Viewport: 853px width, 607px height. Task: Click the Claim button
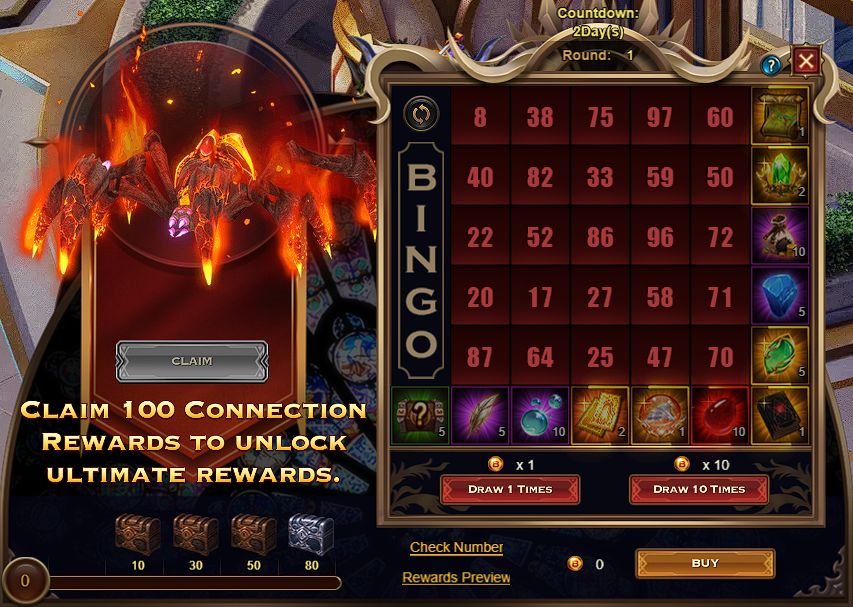[x=192, y=361]
